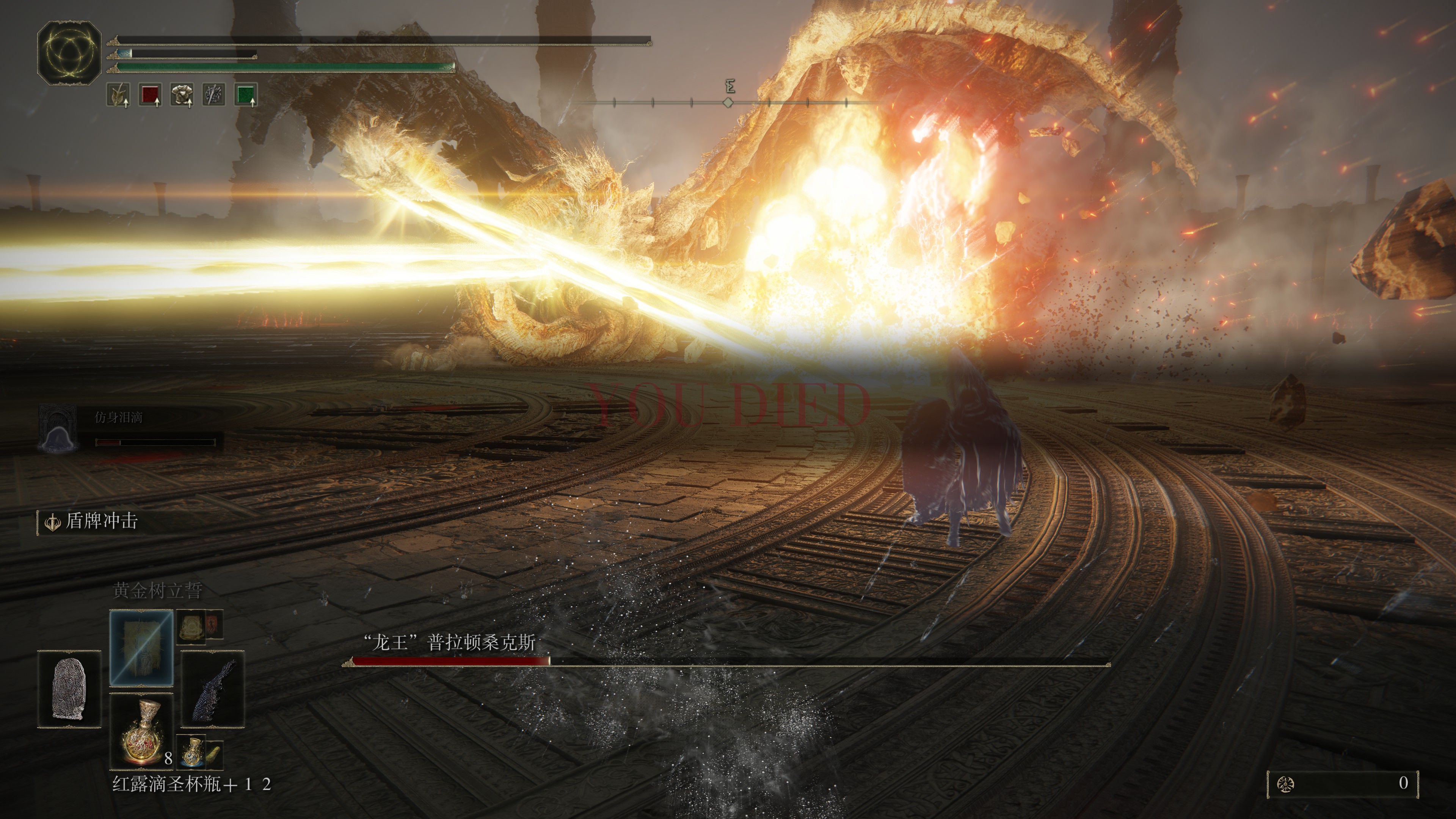Click the Shield Bash skill label
Image resolution: width=1456 pixels, height=819 pixels.
[x=102, y=521]
